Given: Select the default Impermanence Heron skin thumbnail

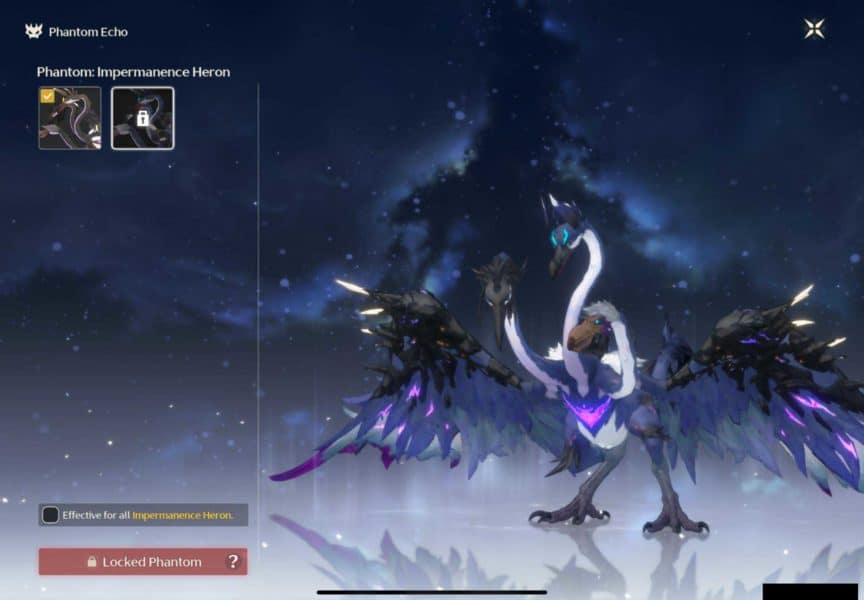Looking at the screenshot, I should click(x=70, y=118).
